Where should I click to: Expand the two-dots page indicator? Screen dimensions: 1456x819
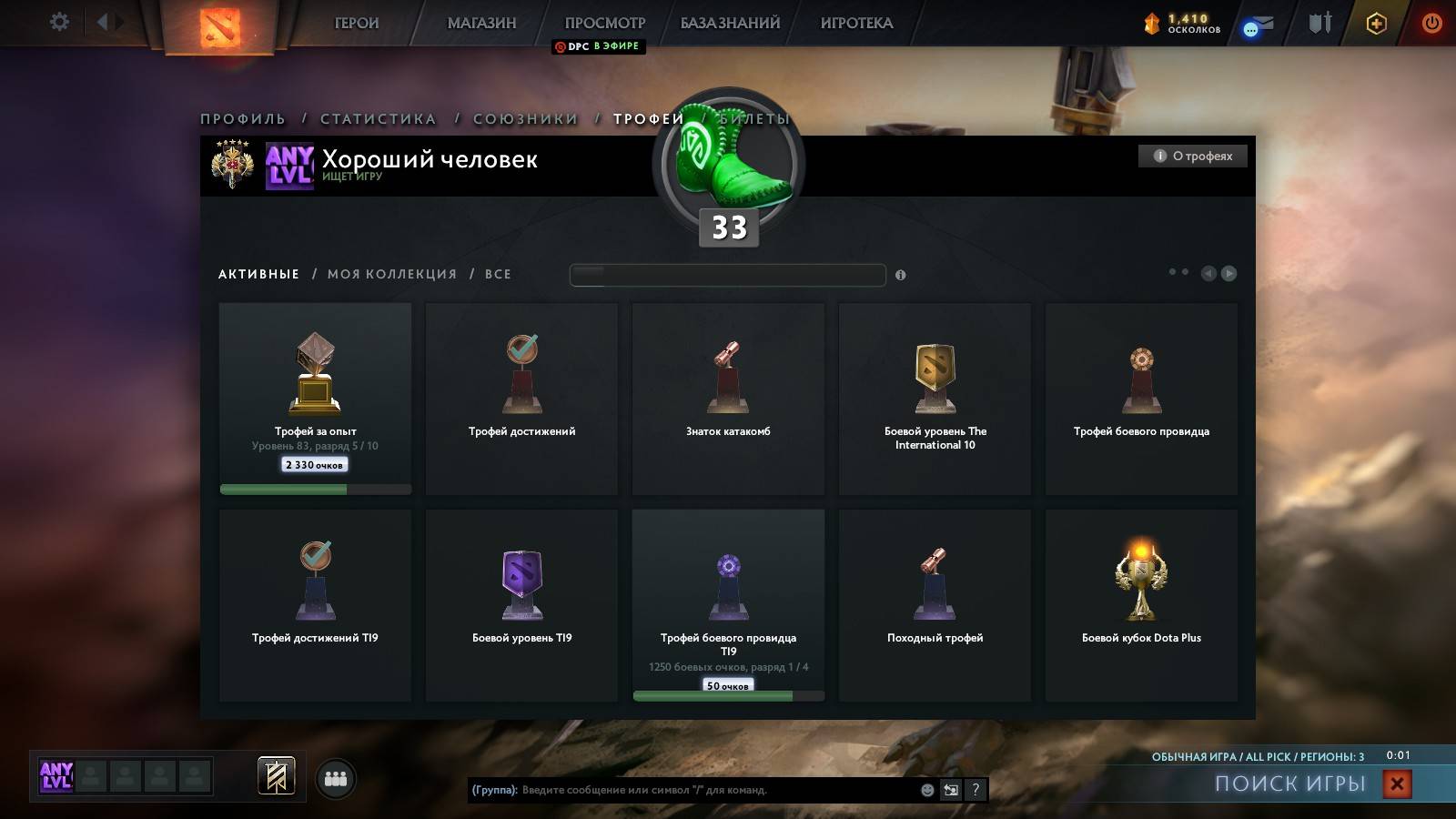[x=1174, y=271]
